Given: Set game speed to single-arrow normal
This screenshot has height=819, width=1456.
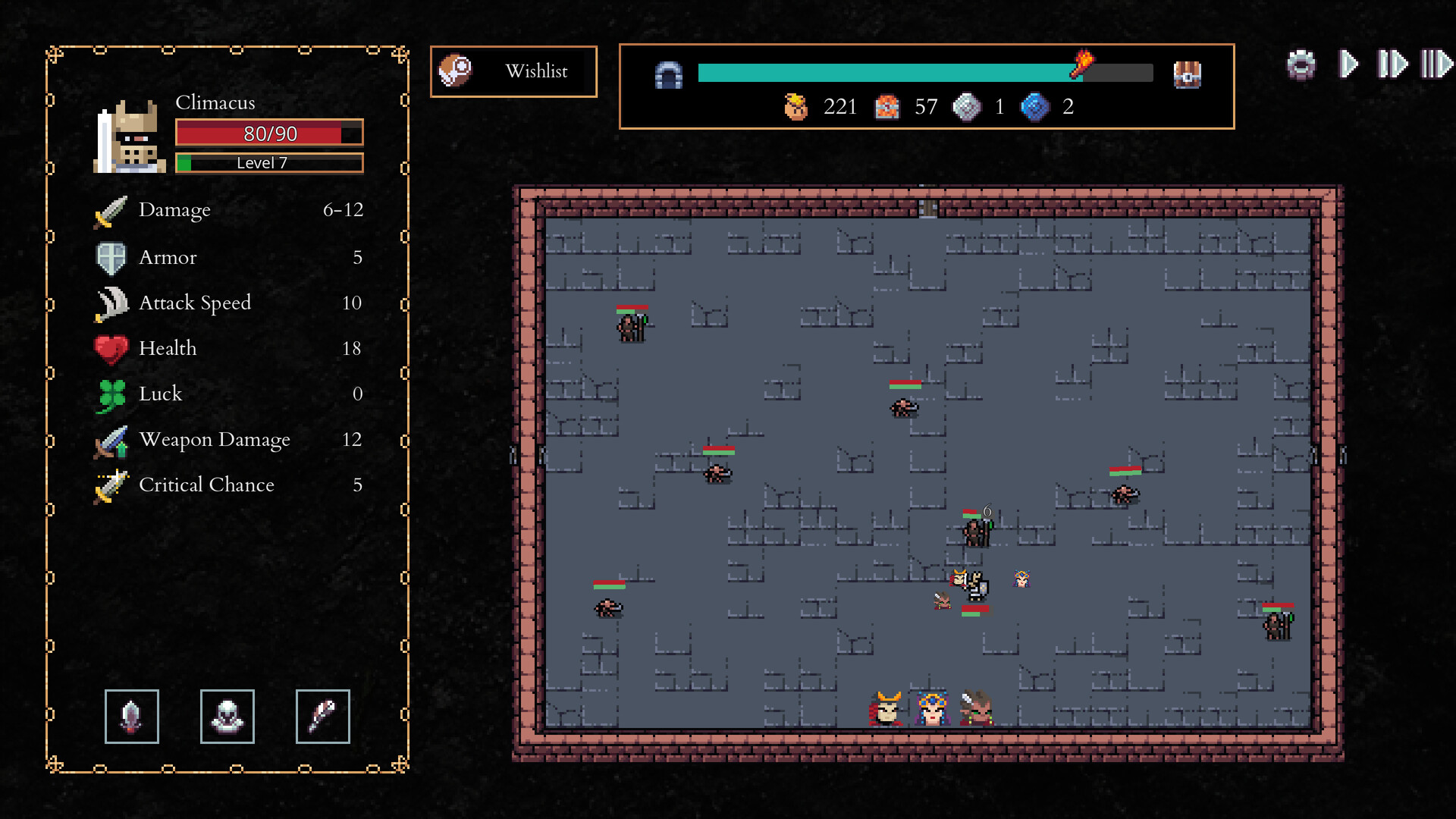Looking at the screenshot, I should click(1348, 64).
